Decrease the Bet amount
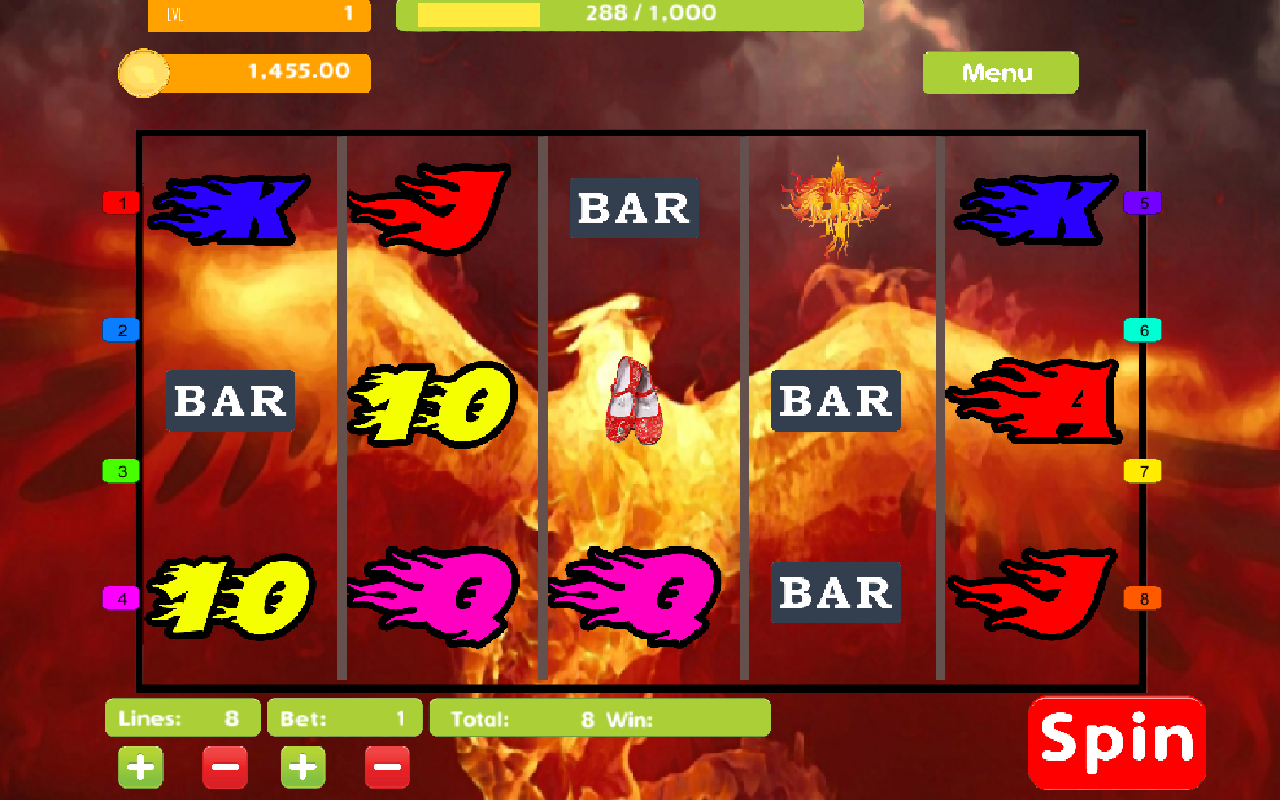1280x800 pixels. [x=387, y=767]
